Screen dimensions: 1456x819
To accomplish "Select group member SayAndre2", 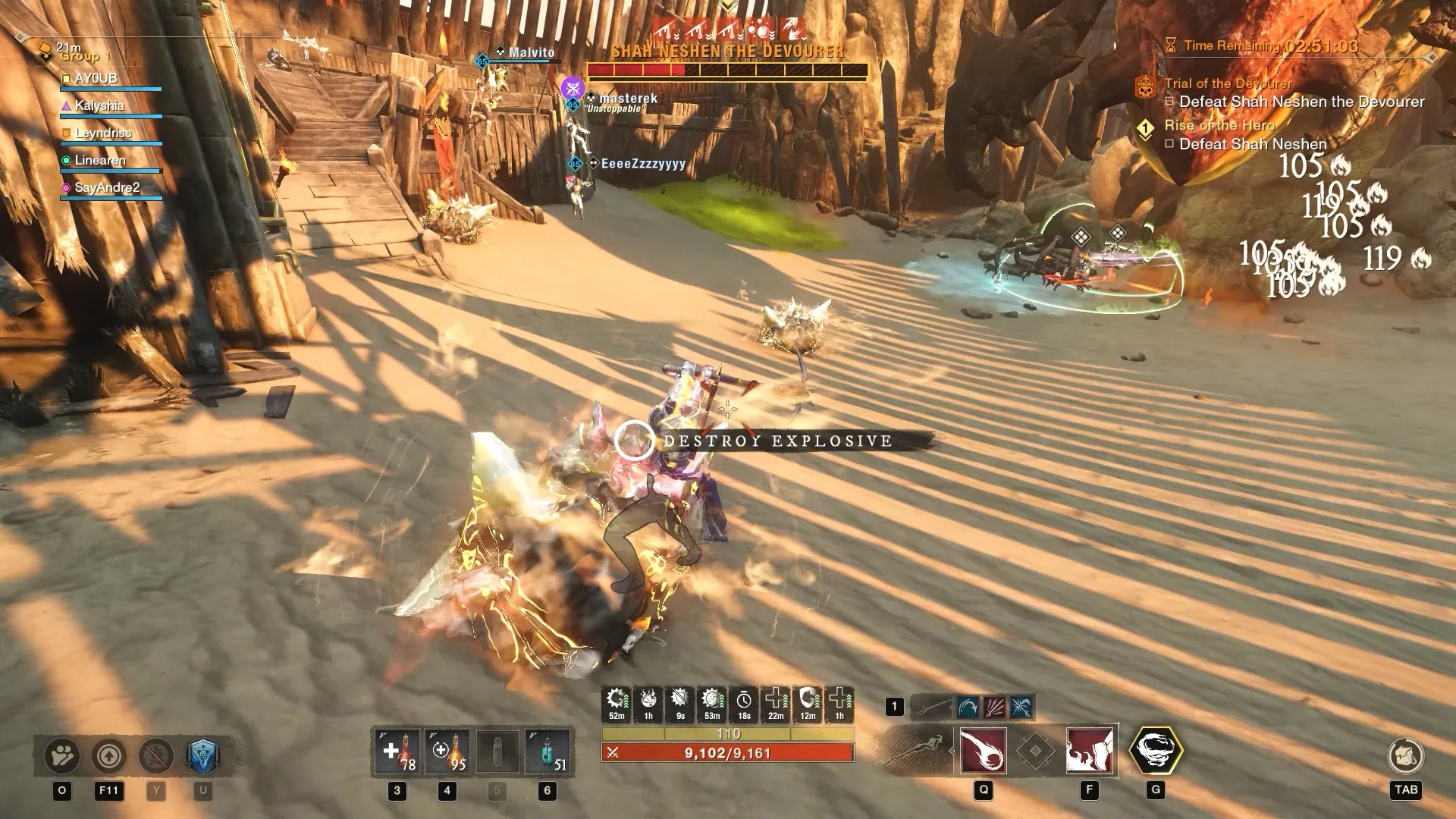I will pos(106,187).
